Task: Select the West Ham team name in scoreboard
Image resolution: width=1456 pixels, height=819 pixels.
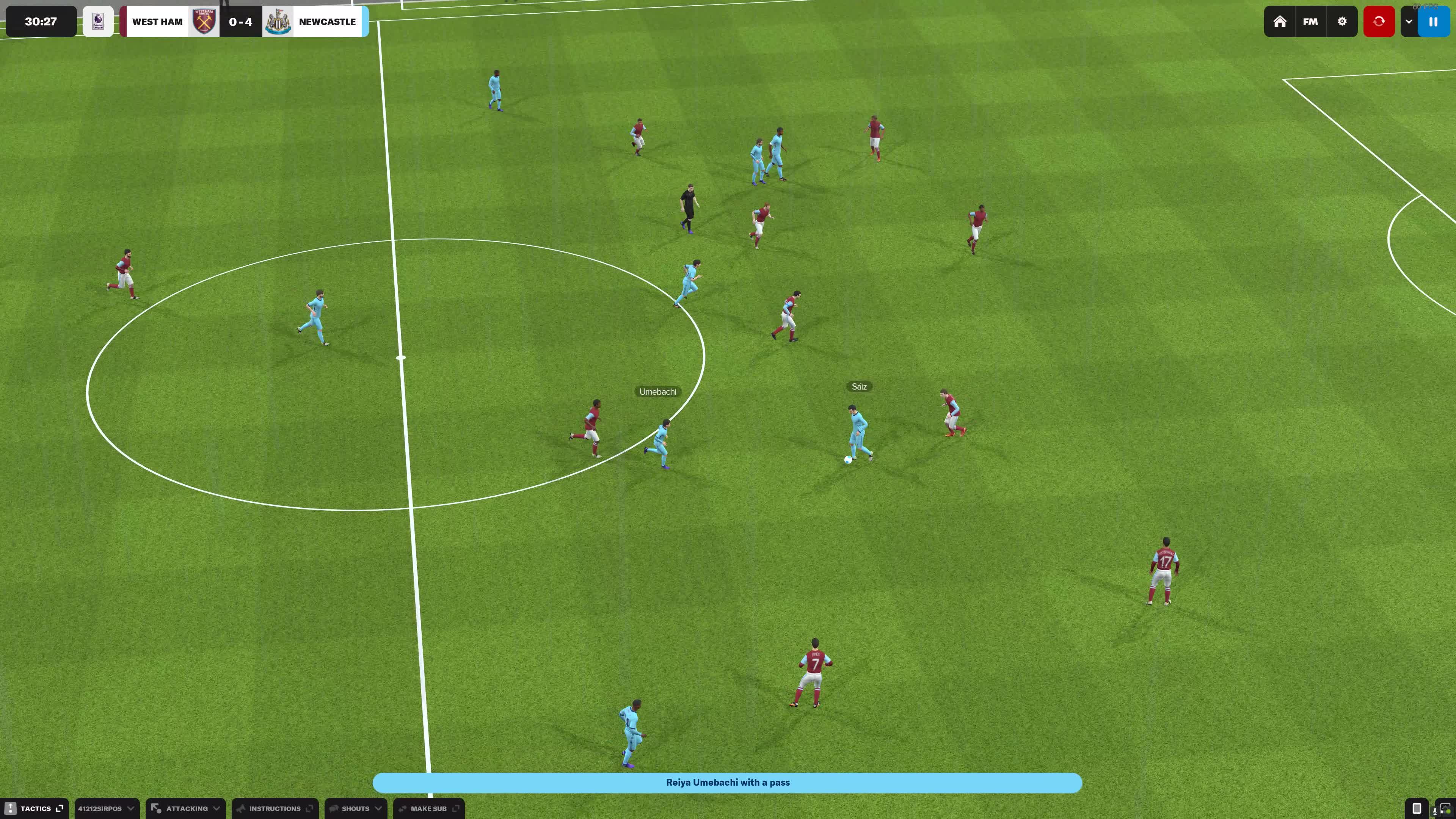Action: click(157, 22)
